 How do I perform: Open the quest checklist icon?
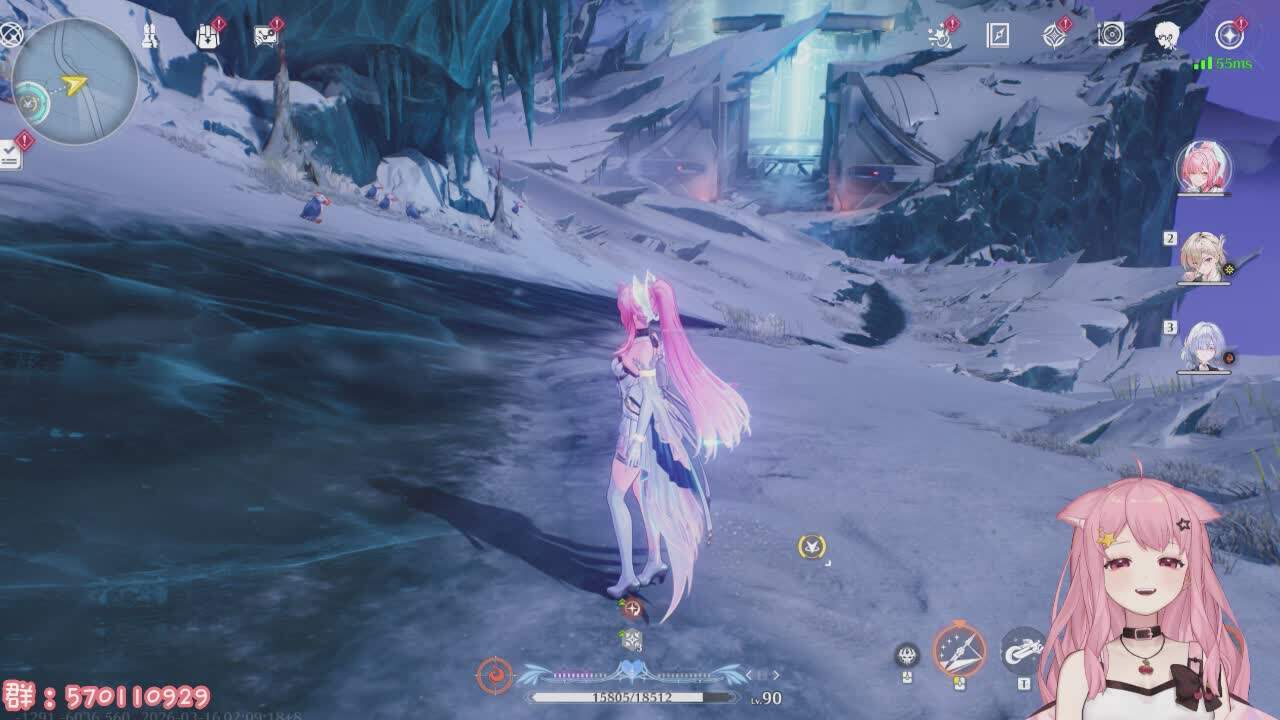pyautogui.click(x=11, y=154)
